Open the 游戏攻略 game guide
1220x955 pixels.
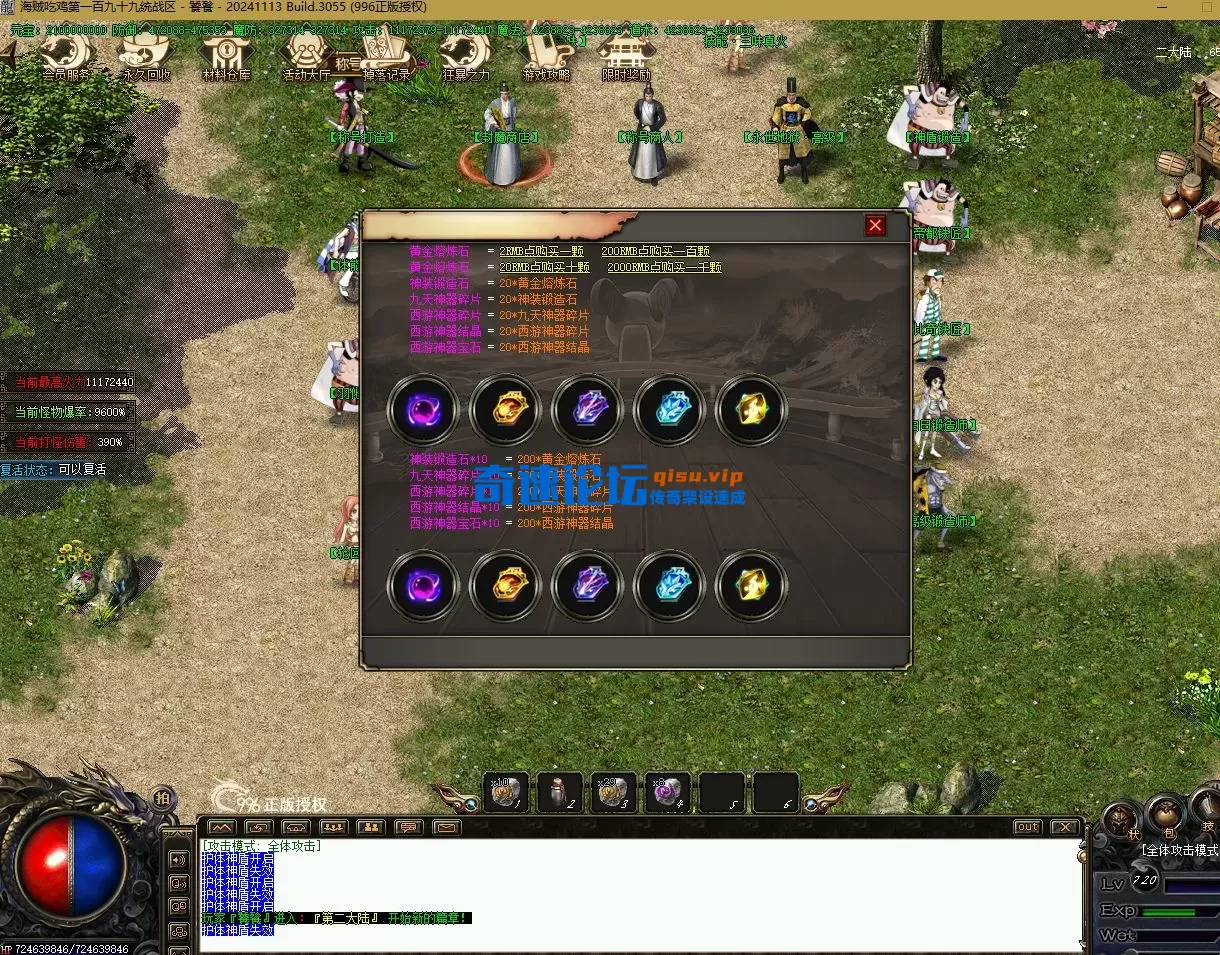[546, 56]
